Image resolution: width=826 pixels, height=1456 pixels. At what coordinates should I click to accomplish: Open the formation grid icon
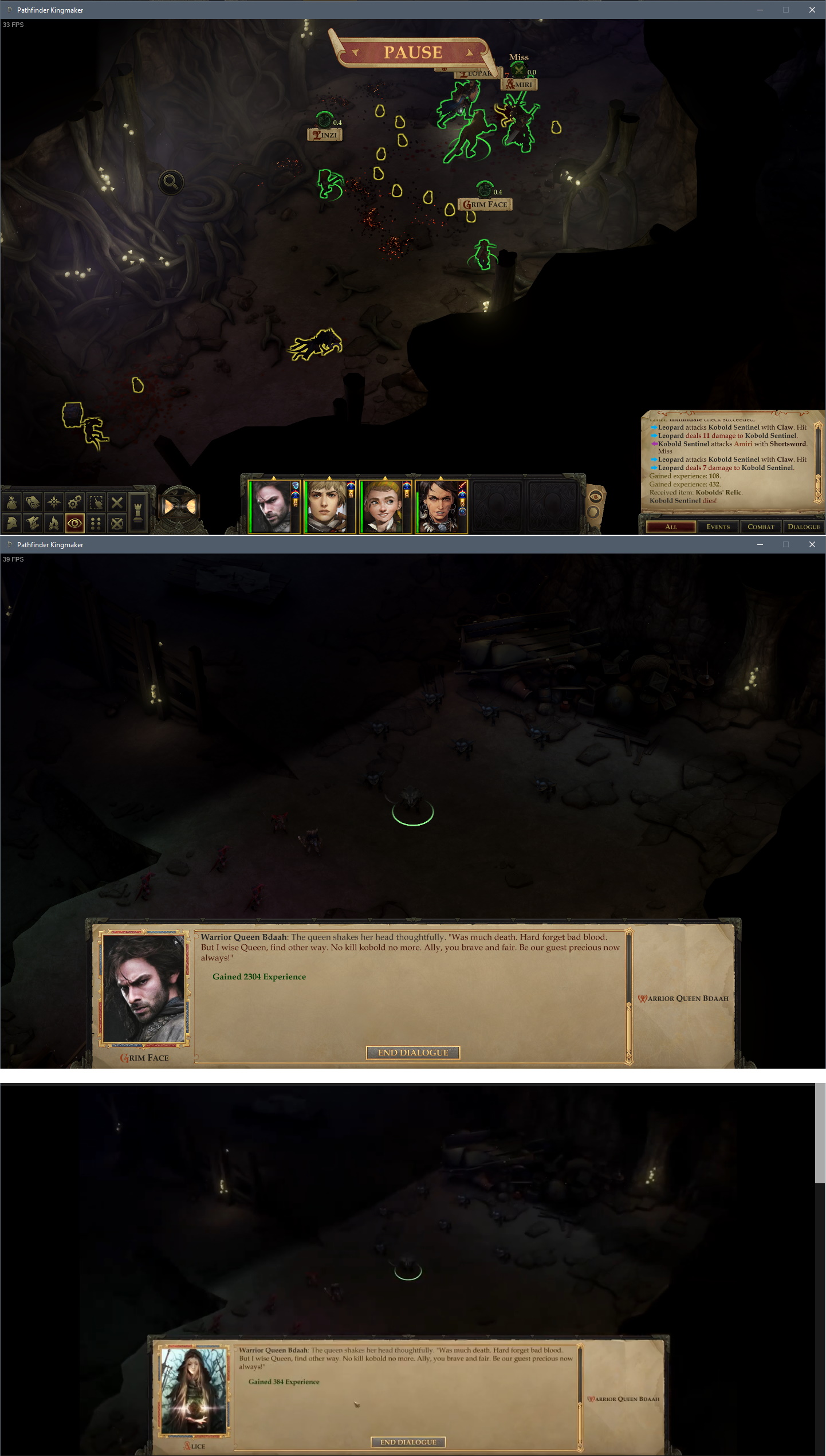[x=95, y=523]
